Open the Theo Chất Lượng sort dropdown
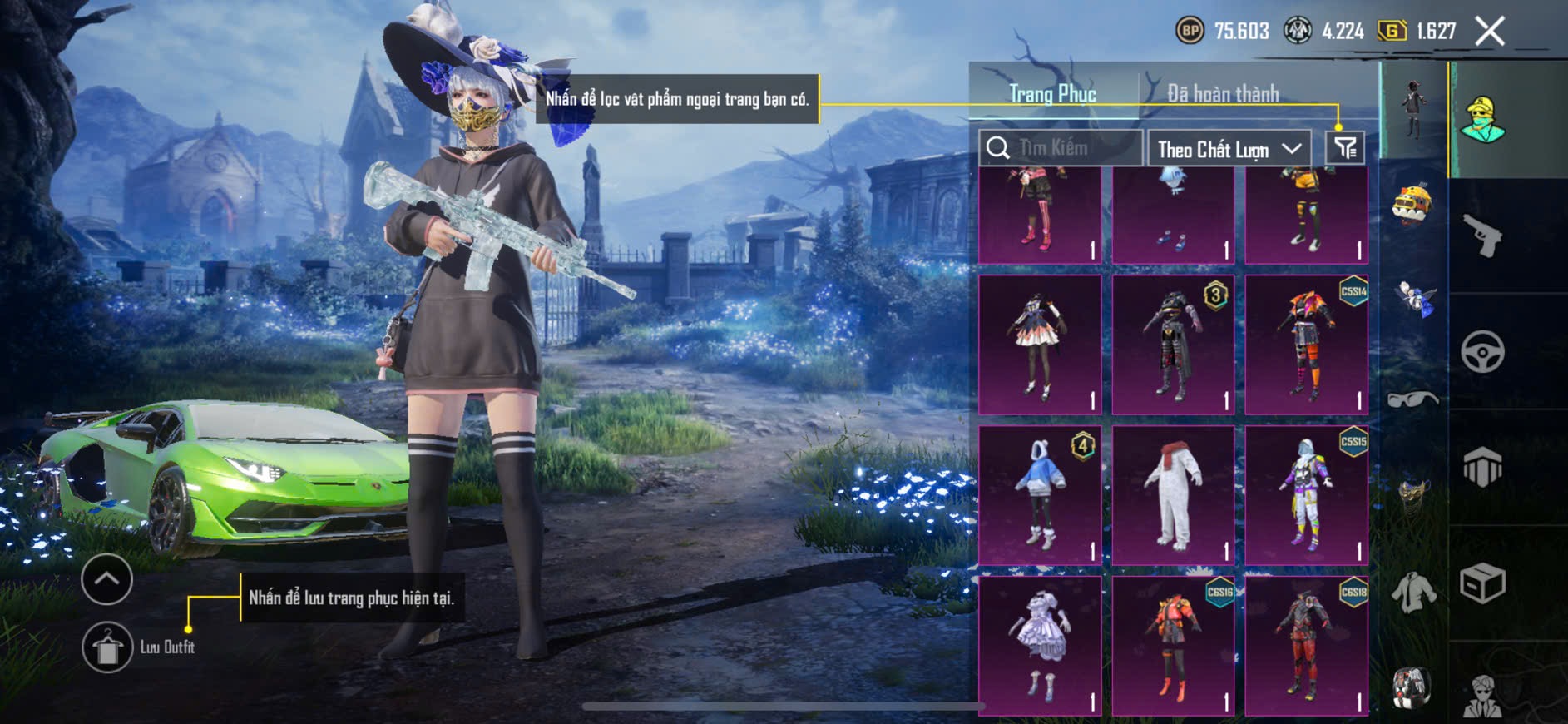1568x724 pixels. point(1229,150)
